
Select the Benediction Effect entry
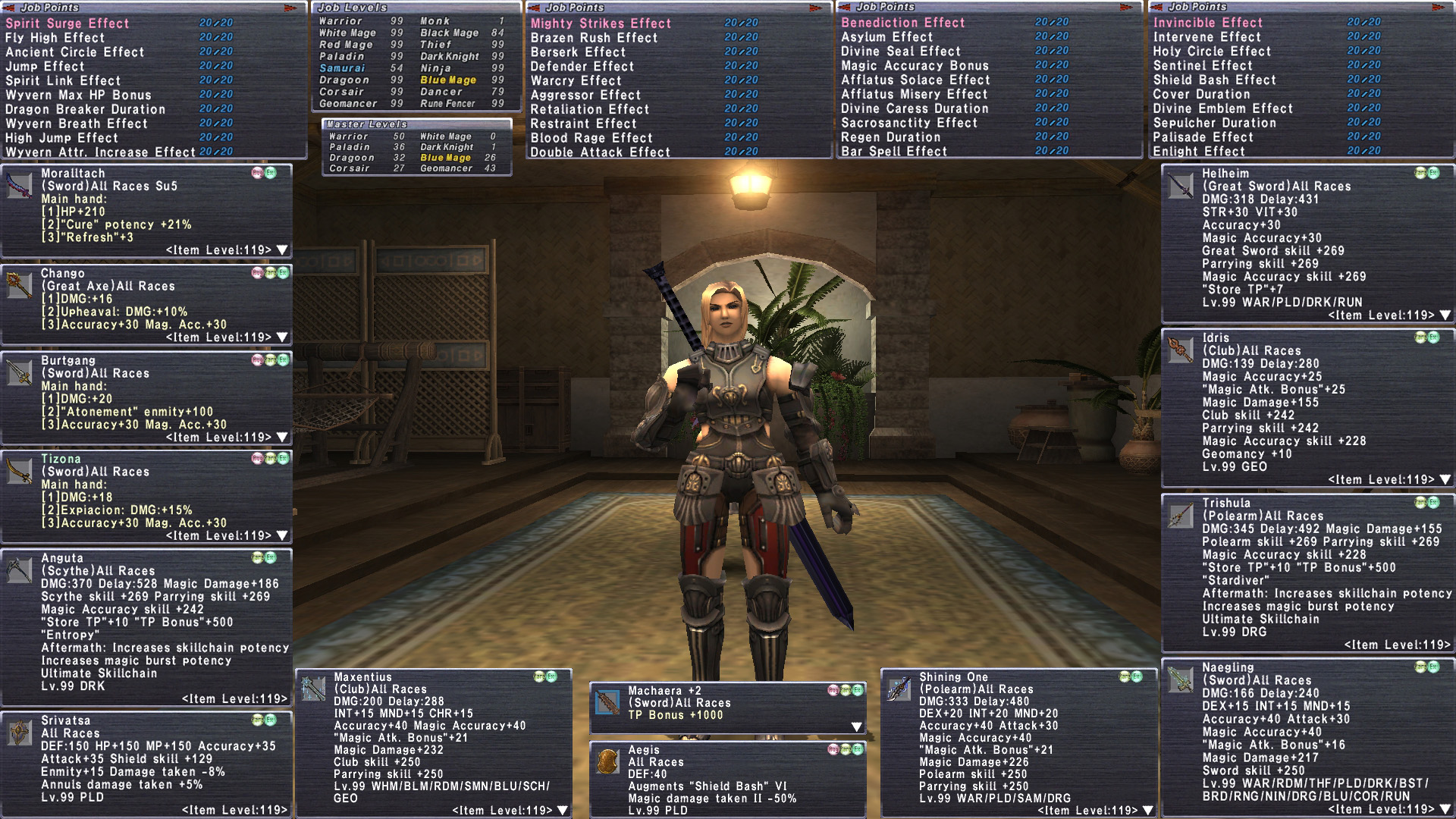tap(902, 23)
